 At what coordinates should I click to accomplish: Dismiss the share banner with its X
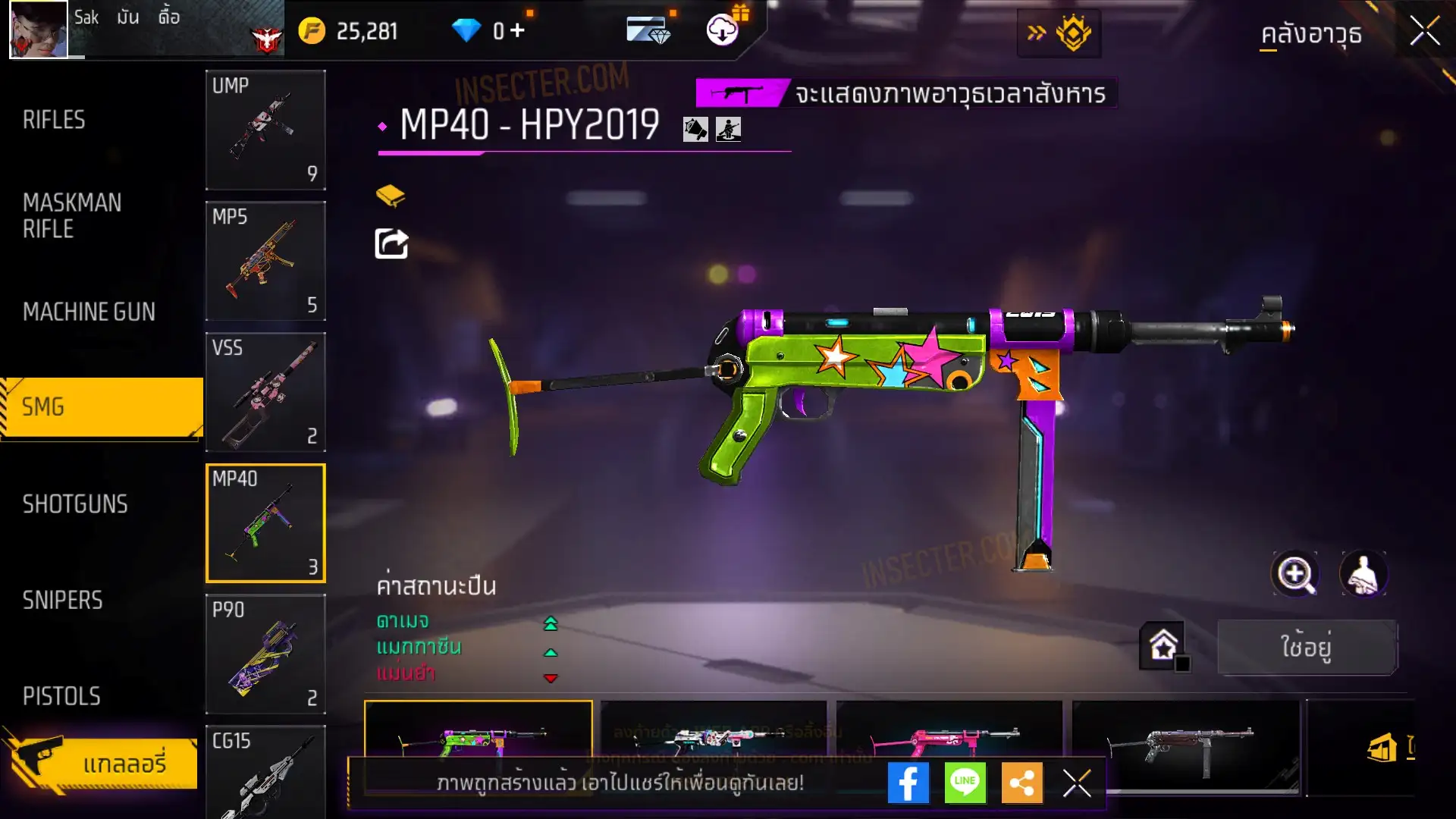(1076, 783)
